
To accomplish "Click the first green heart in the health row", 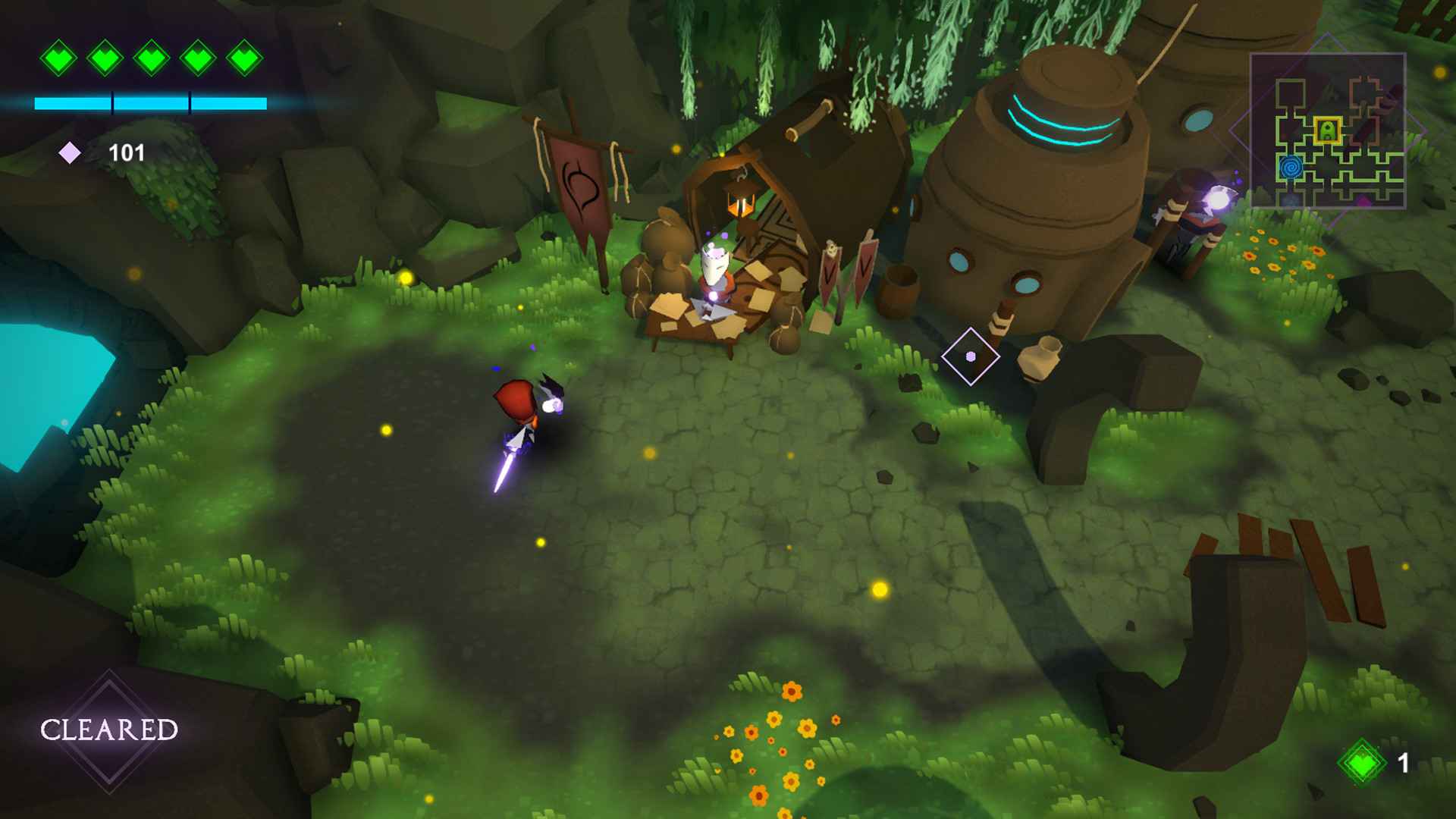I will click(60, 57).
